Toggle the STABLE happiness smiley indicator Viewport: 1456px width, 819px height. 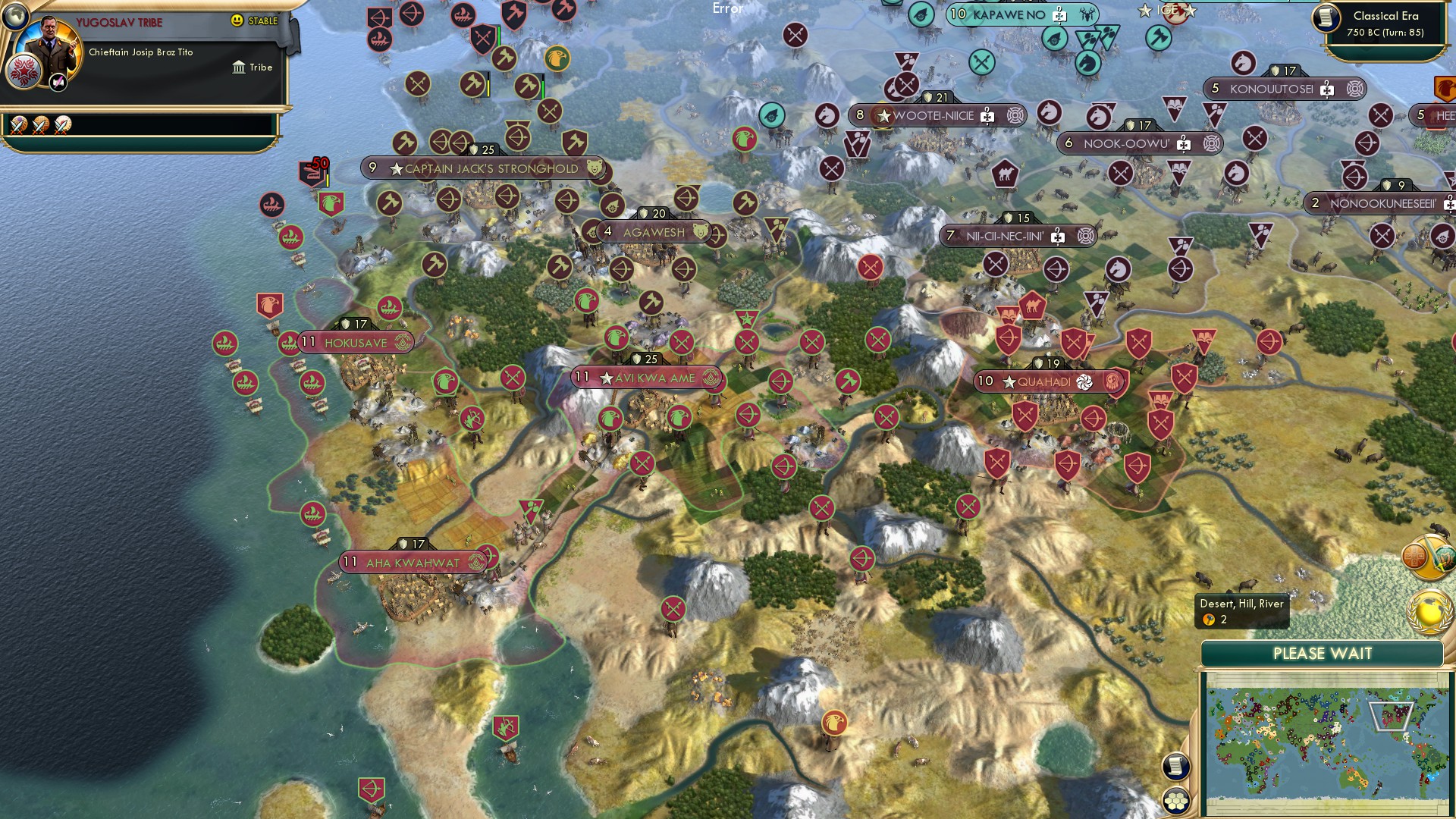(237, 21)
